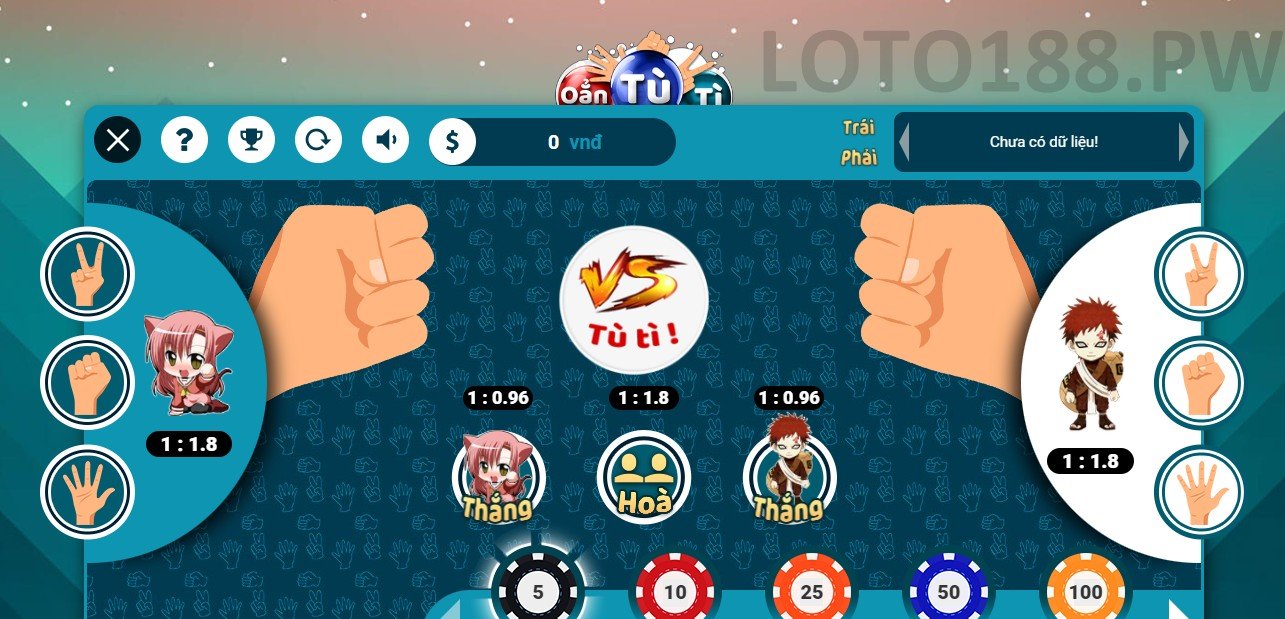
Task: Select the black 5 chip
Action: click(538, 591)
